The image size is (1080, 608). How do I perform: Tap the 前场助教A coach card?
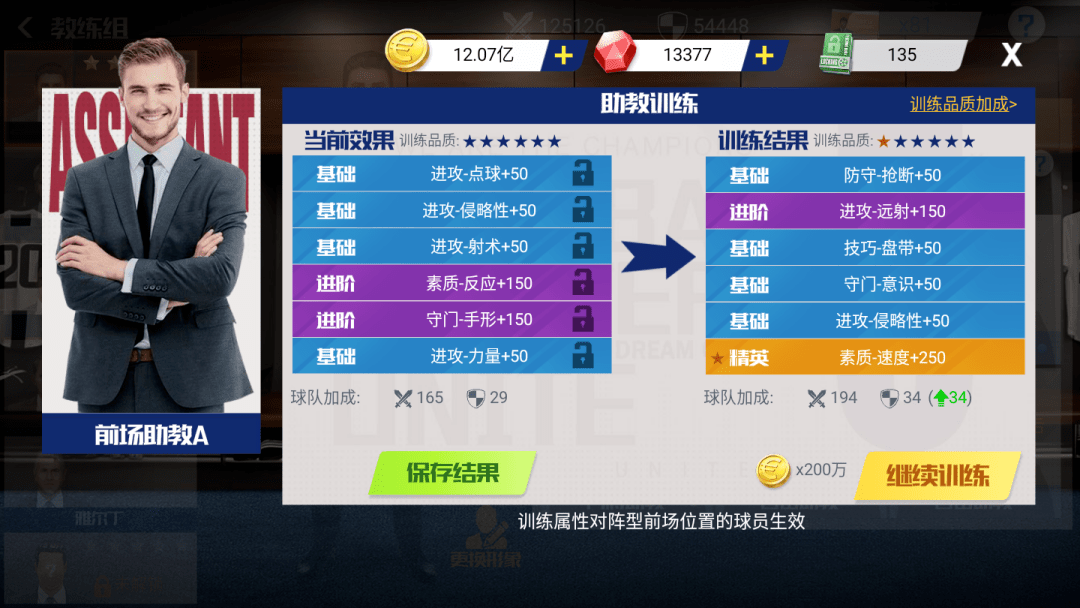151,260
